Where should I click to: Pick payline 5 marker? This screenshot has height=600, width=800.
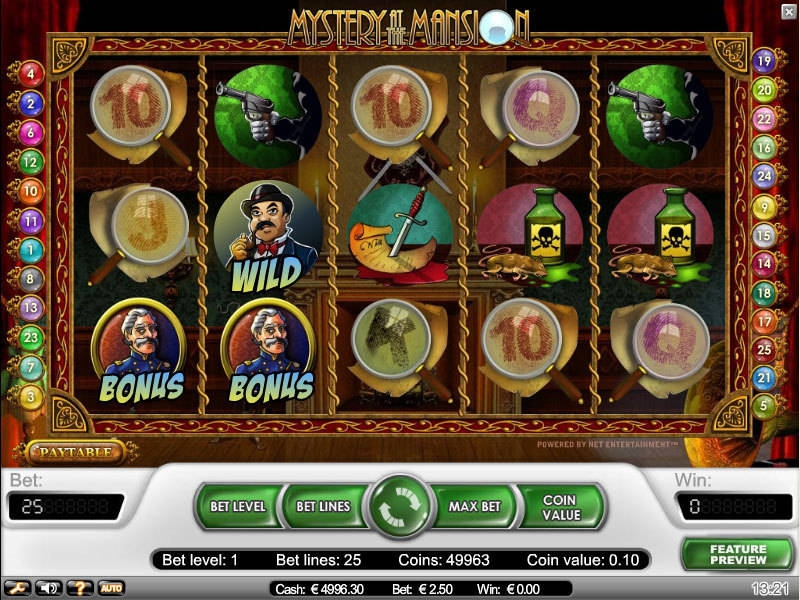766,406
